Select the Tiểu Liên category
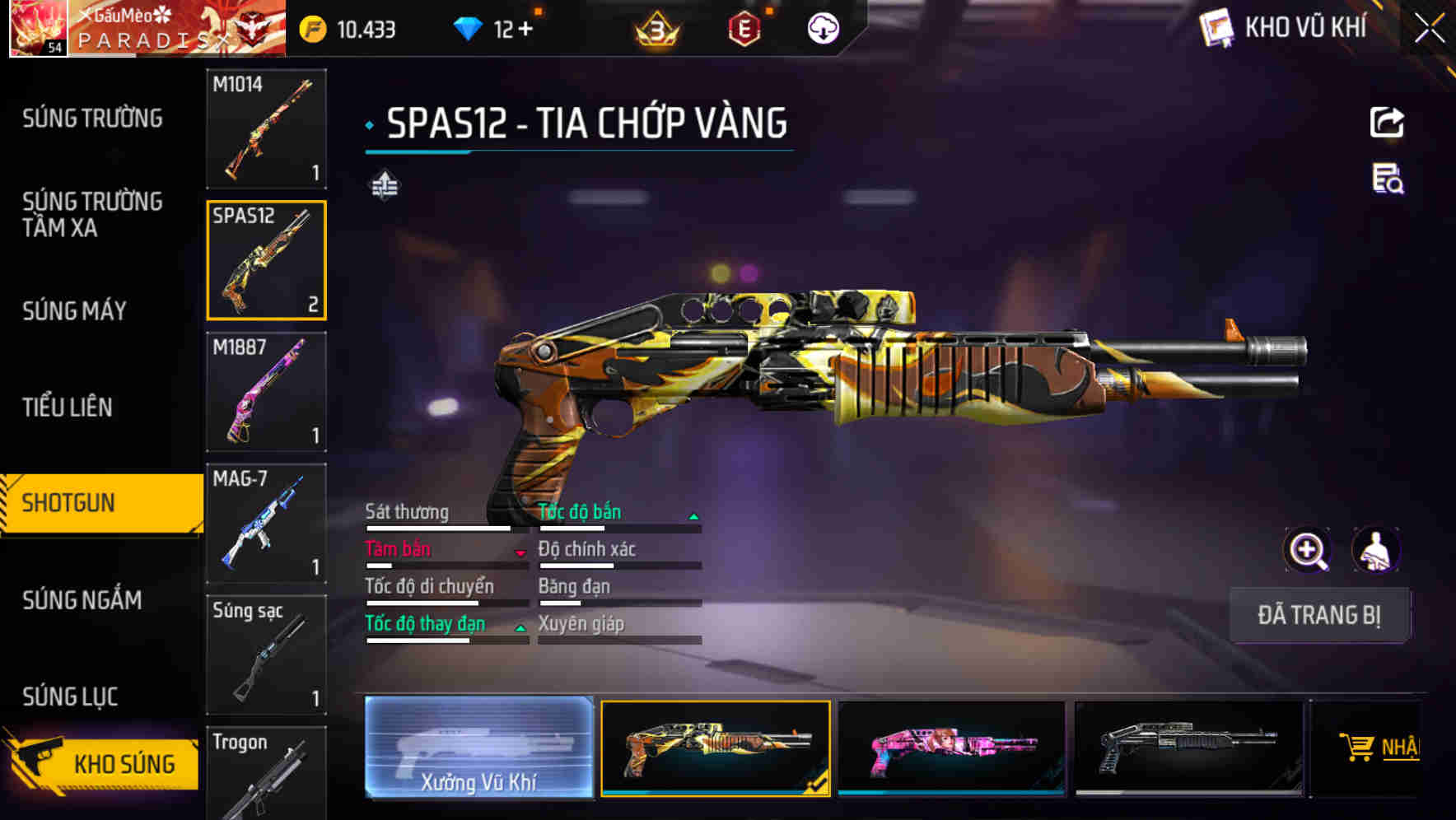Image resolution: width=1456 pixels, height=820 pixels. 68,407
